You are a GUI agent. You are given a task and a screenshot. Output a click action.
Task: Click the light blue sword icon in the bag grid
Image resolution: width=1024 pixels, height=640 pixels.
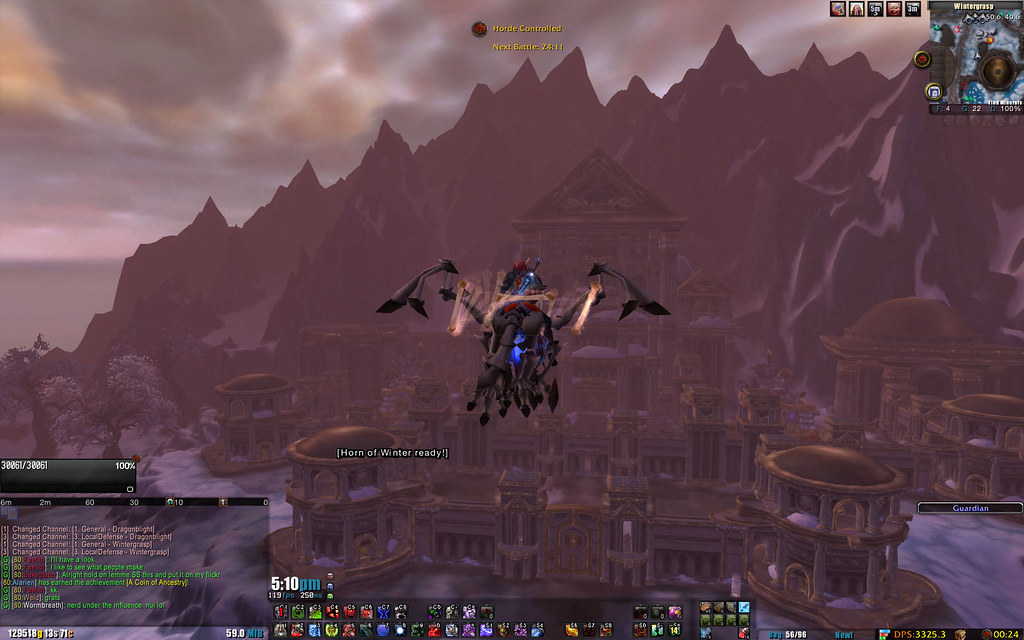(744, 607)
